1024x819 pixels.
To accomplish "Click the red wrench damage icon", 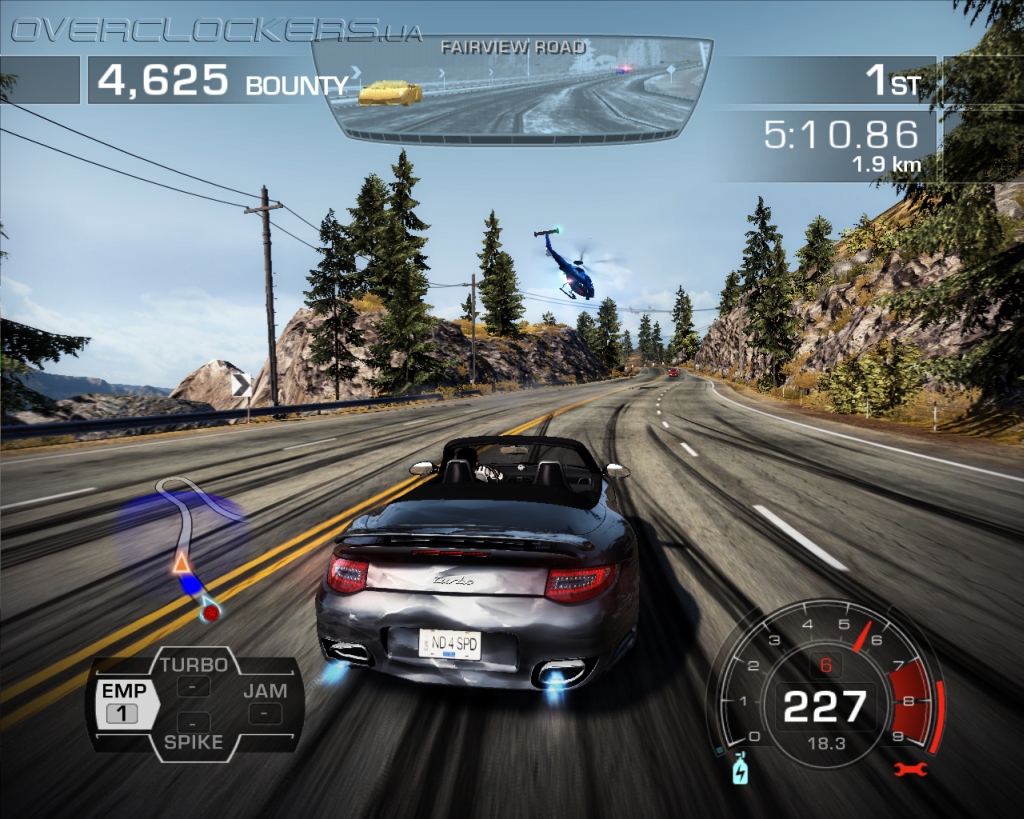I will coord(912,768).
